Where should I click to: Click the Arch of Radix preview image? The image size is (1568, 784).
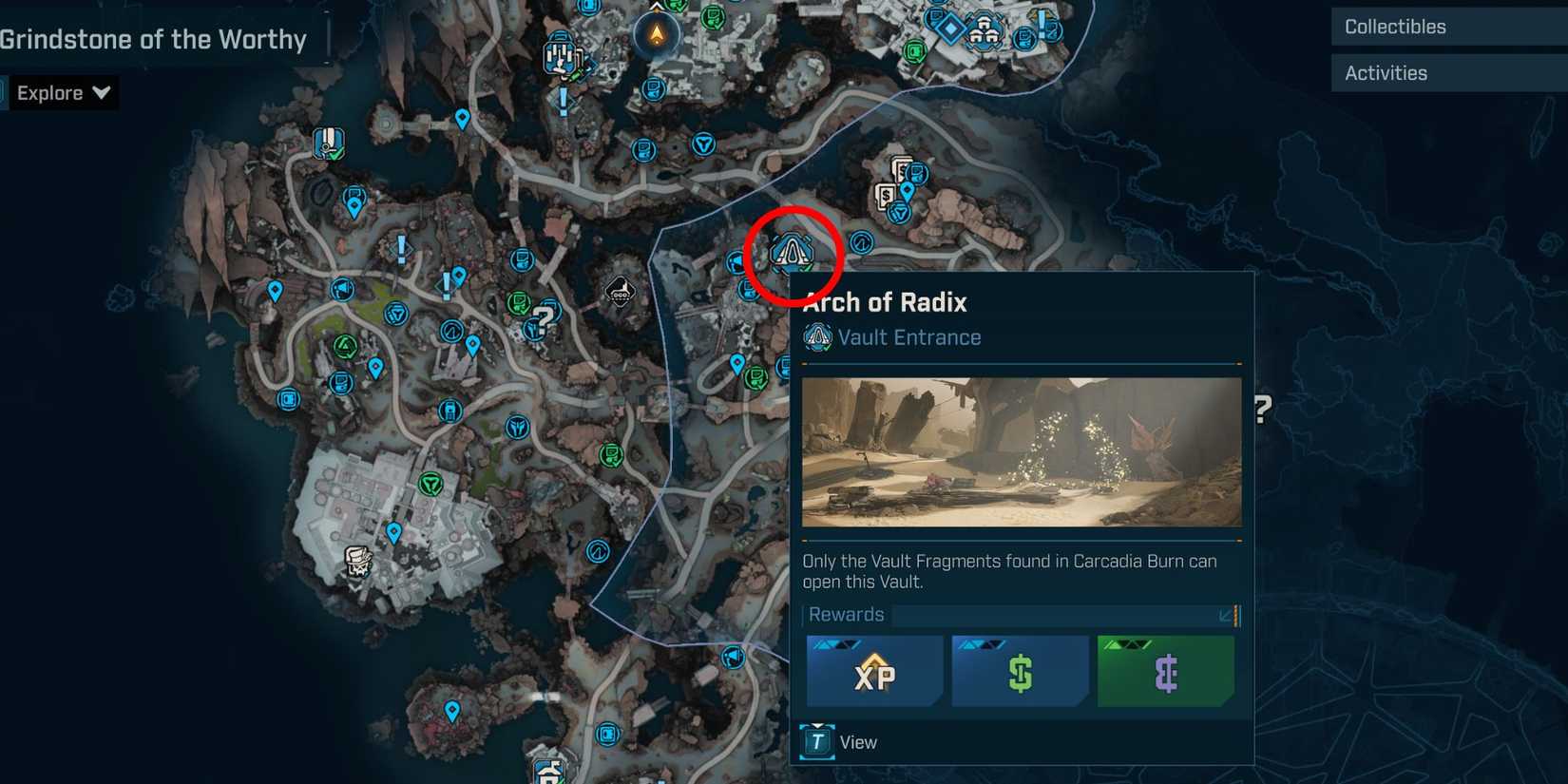[x=1022, y=452]
